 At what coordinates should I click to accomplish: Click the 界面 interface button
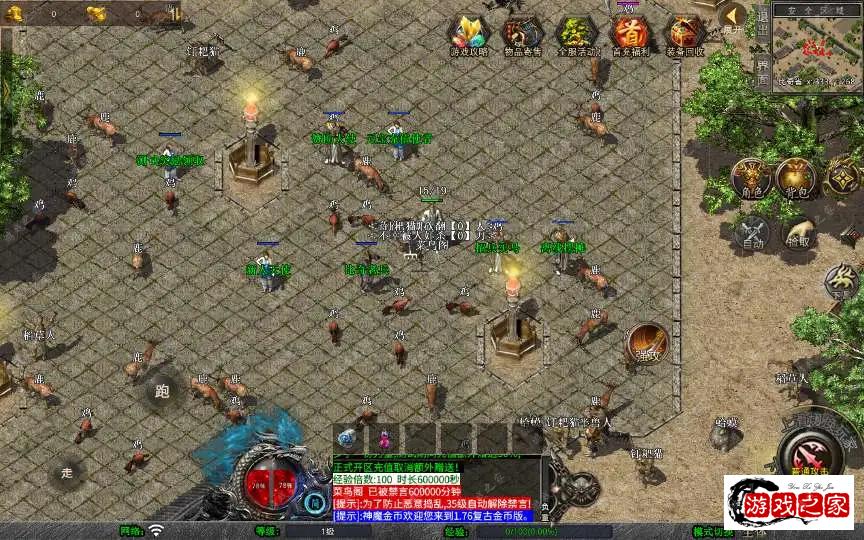[761, 71]
